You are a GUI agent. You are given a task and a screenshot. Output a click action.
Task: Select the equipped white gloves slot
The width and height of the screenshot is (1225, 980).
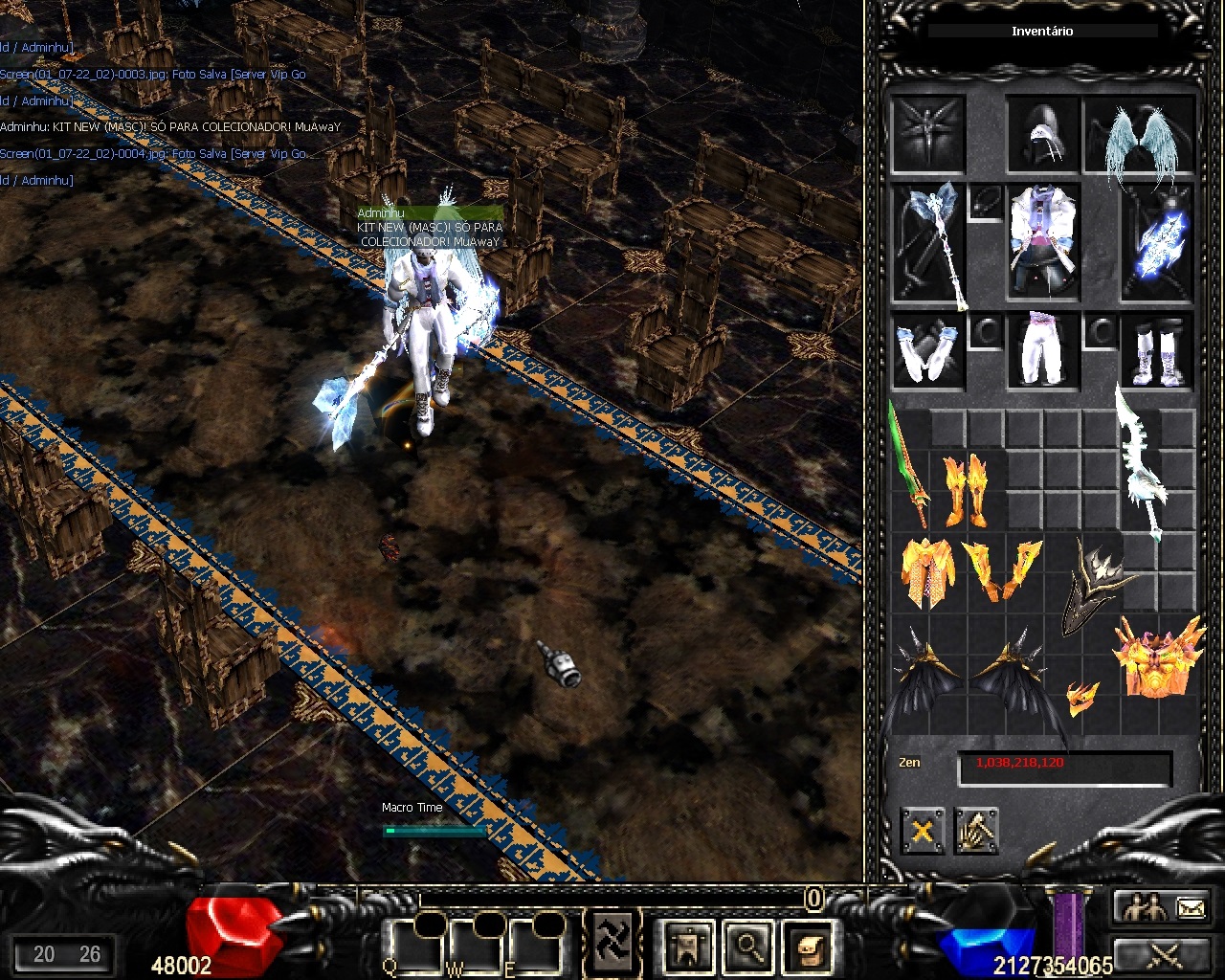(x=927, y=350)
